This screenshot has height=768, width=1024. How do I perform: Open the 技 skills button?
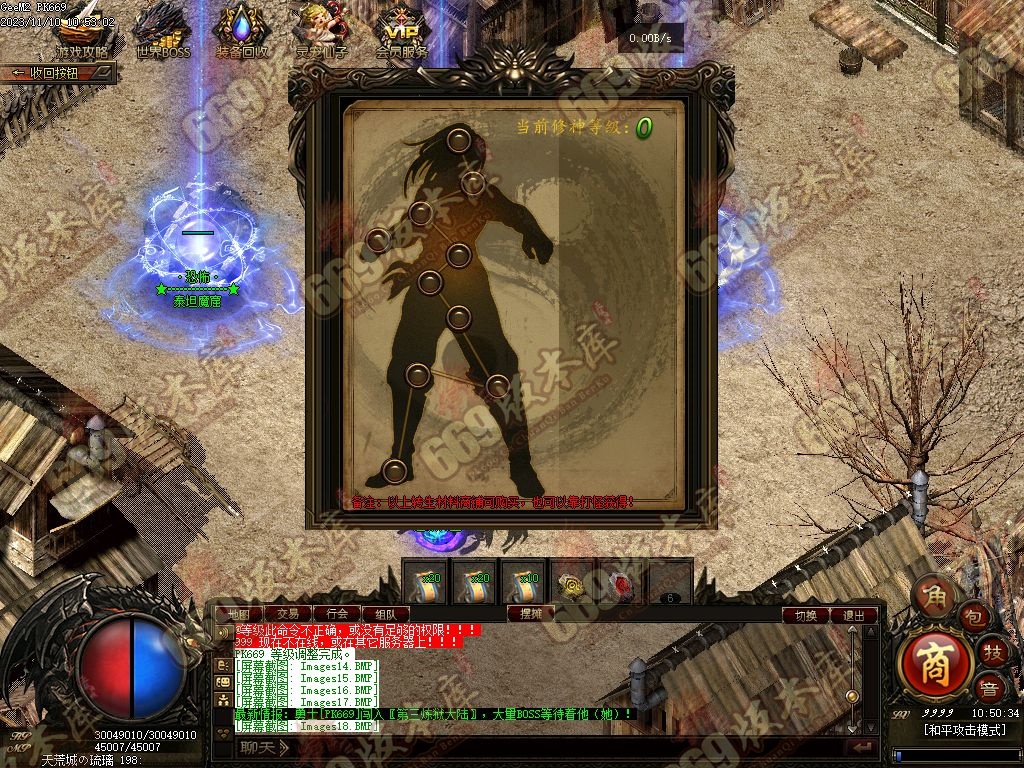coord(992,651)
